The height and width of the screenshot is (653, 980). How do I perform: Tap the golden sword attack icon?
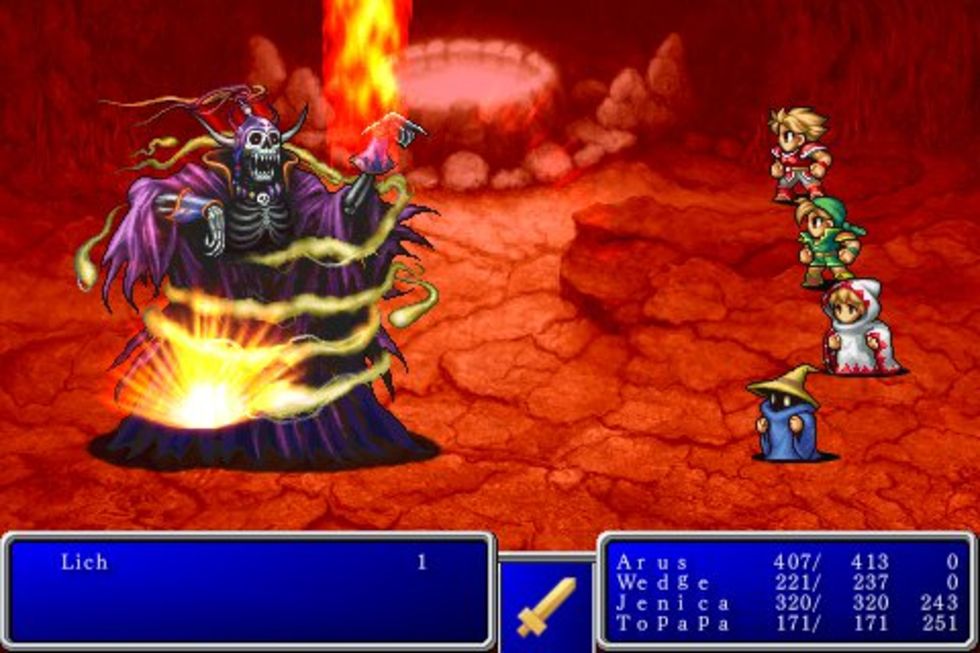pyautogui.click(x=546, y=606)
